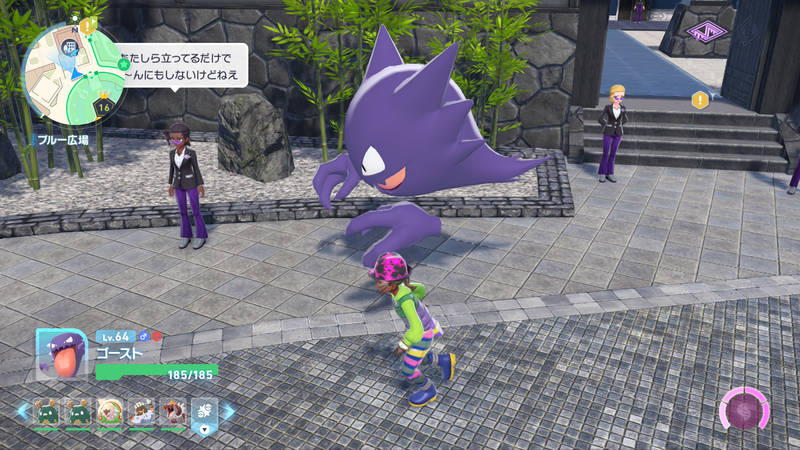
Task: Select the Haunter portrait in the party panel
Action: pos(57,355)
